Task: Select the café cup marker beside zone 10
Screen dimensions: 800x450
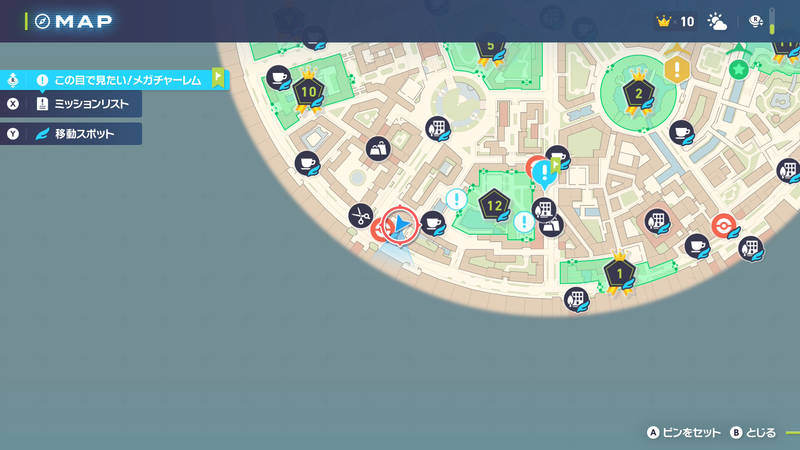Action: click(x=279, y=76)
